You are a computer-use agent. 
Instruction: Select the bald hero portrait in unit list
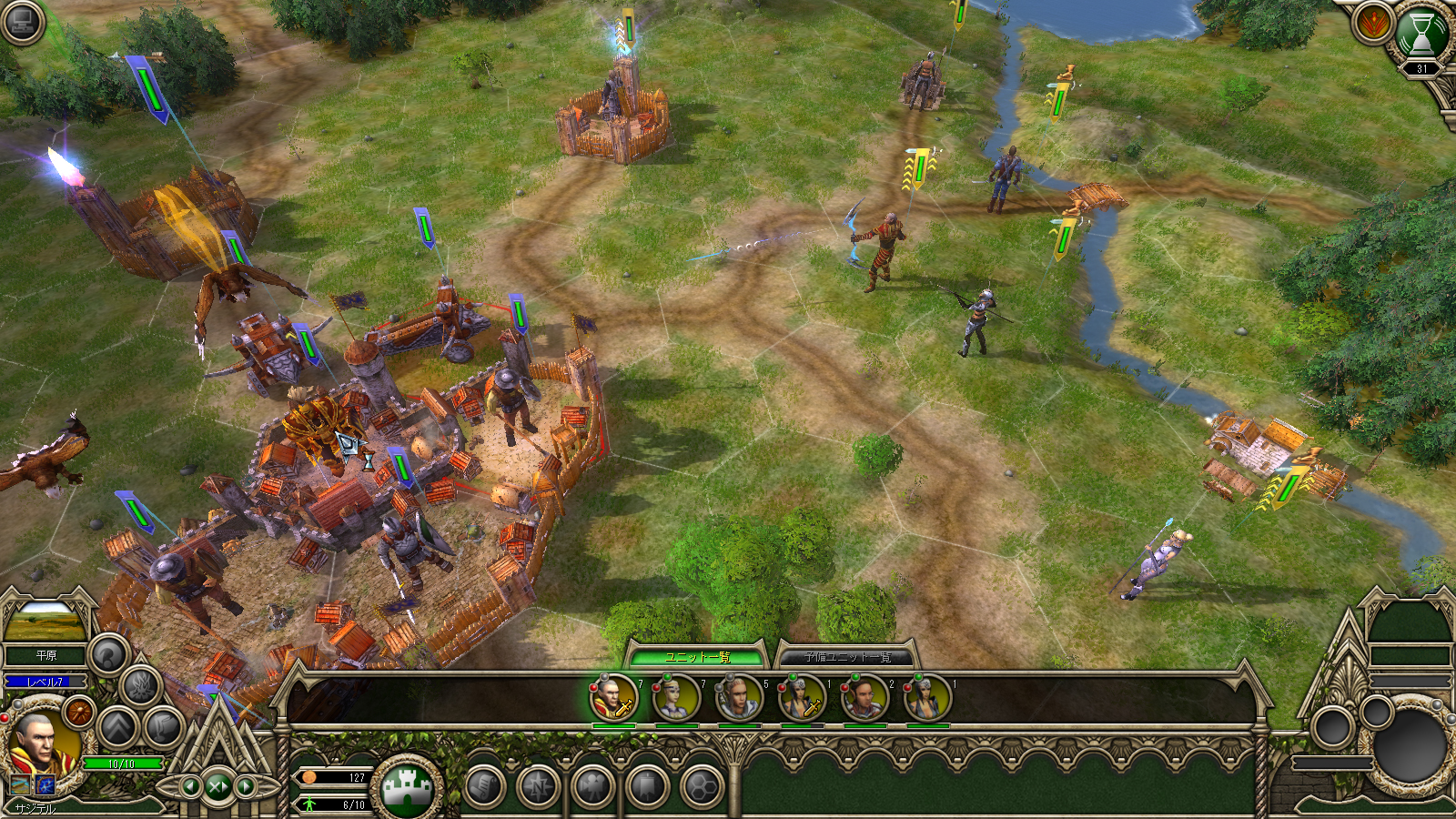[614, 699]
